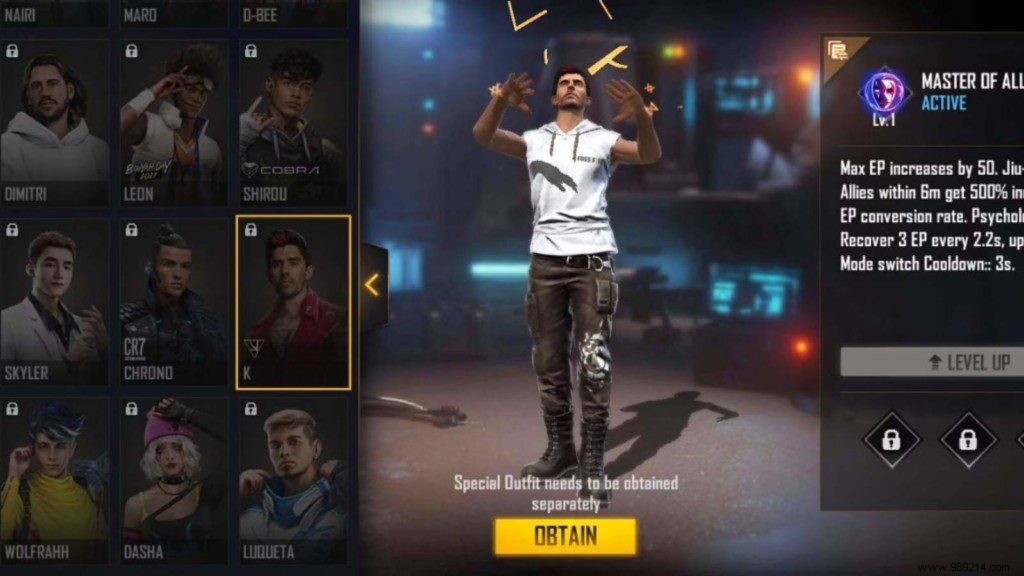The width and height of the screenshot is (1024, 576).
Task: Pick the Dasha character tile
Action: [x=174, y=482]
